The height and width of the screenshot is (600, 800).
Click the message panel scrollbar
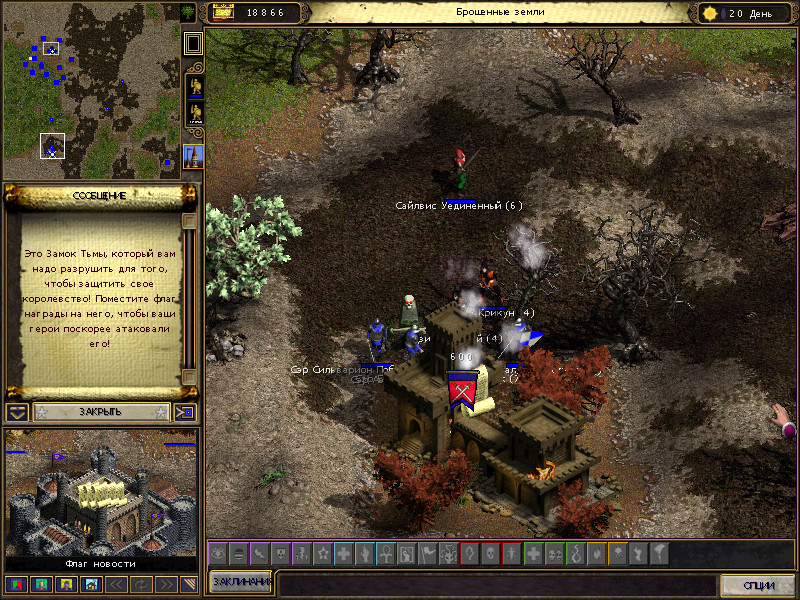click(188, 300)
